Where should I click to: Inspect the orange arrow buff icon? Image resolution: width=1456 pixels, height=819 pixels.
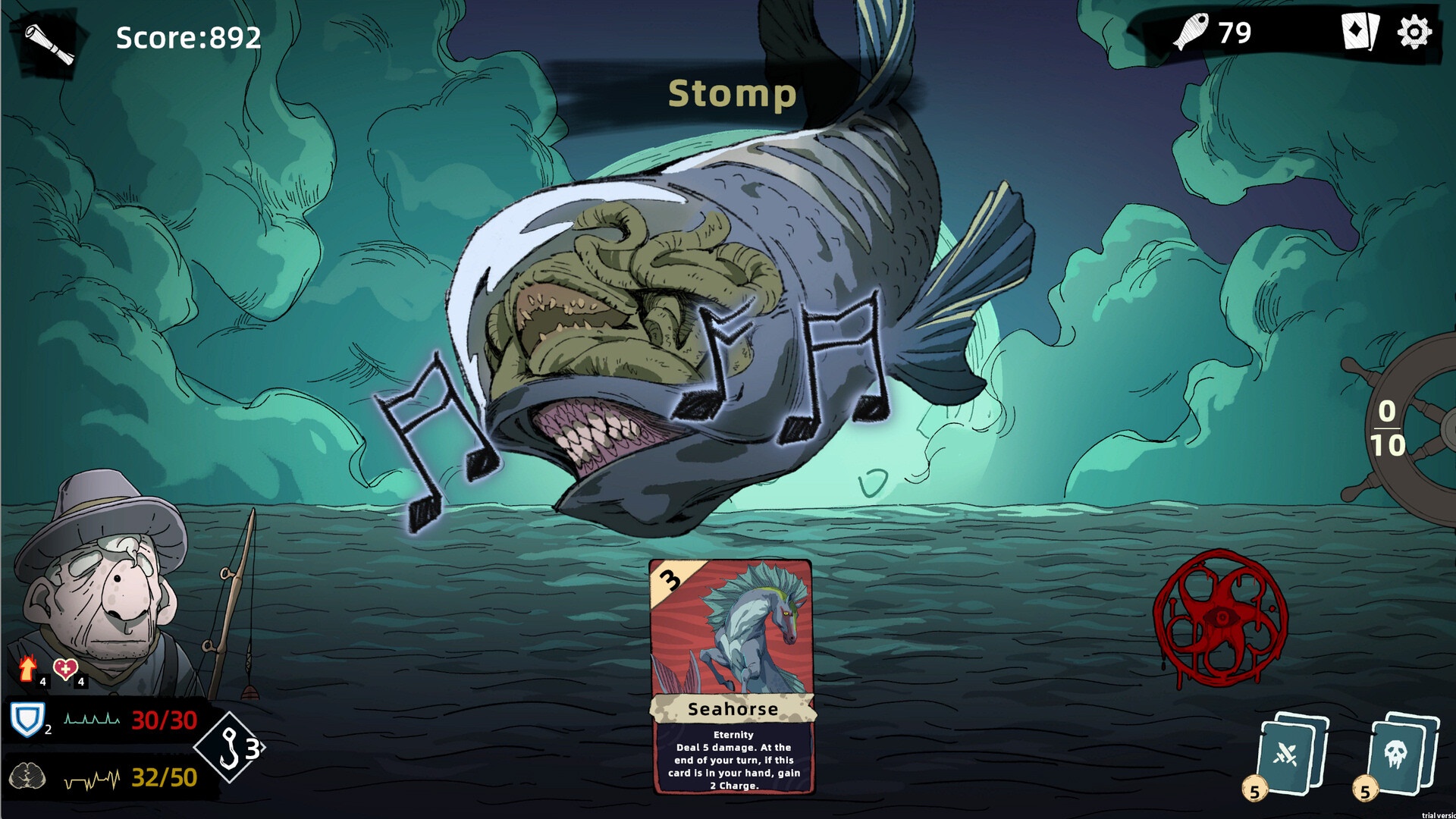coord(28,668)
